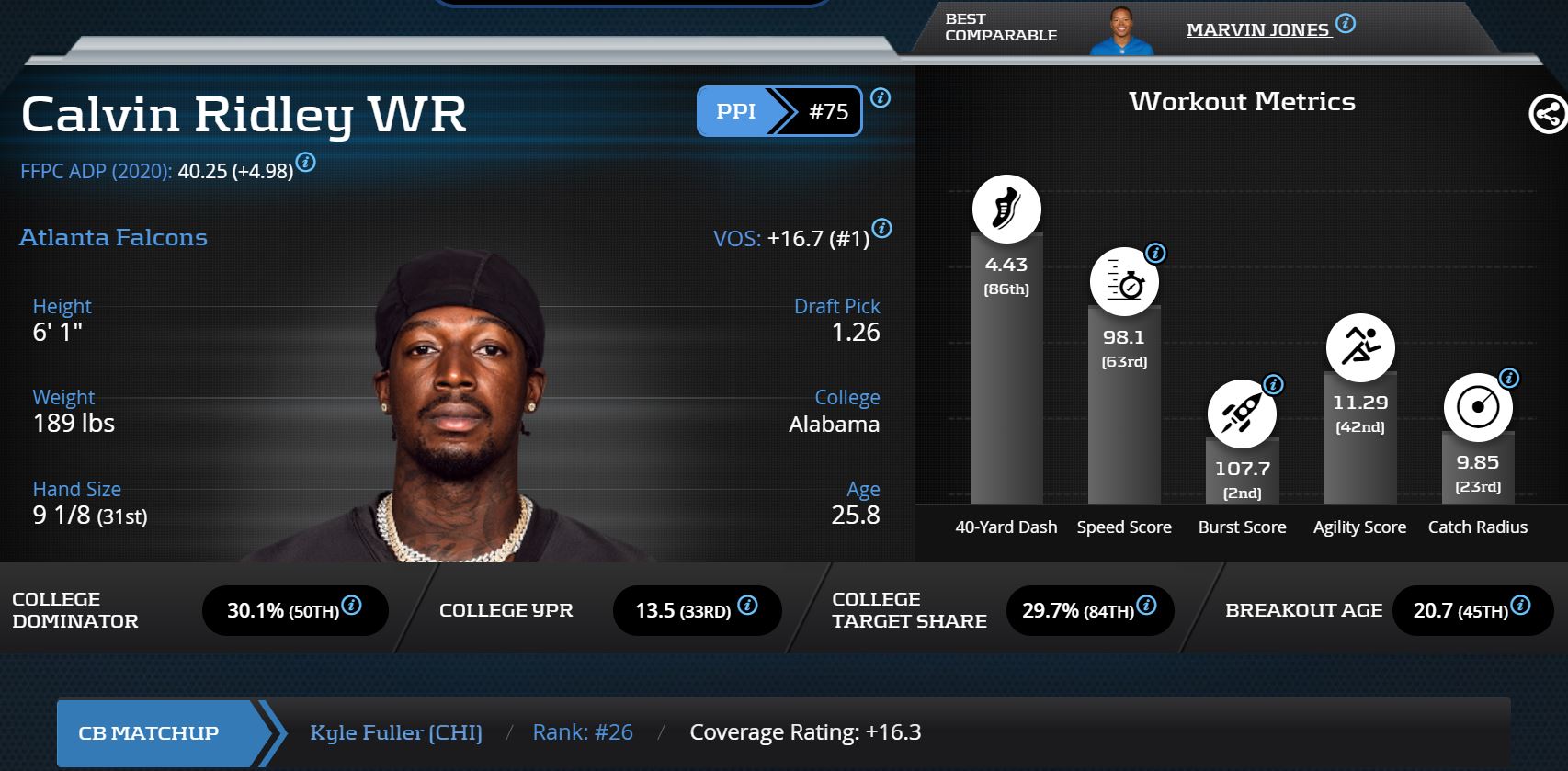1568x771 pixels.
Task: Show Burst Score info tooltip icon
Action: (1273, 384)
